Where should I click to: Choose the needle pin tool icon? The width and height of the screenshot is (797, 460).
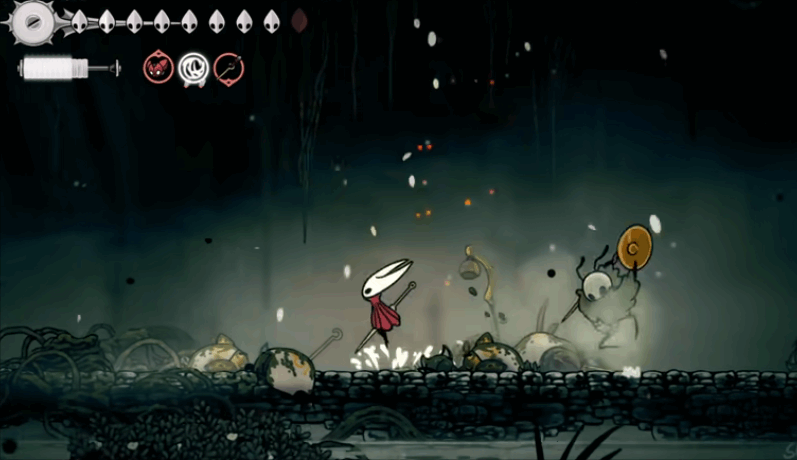229,68
